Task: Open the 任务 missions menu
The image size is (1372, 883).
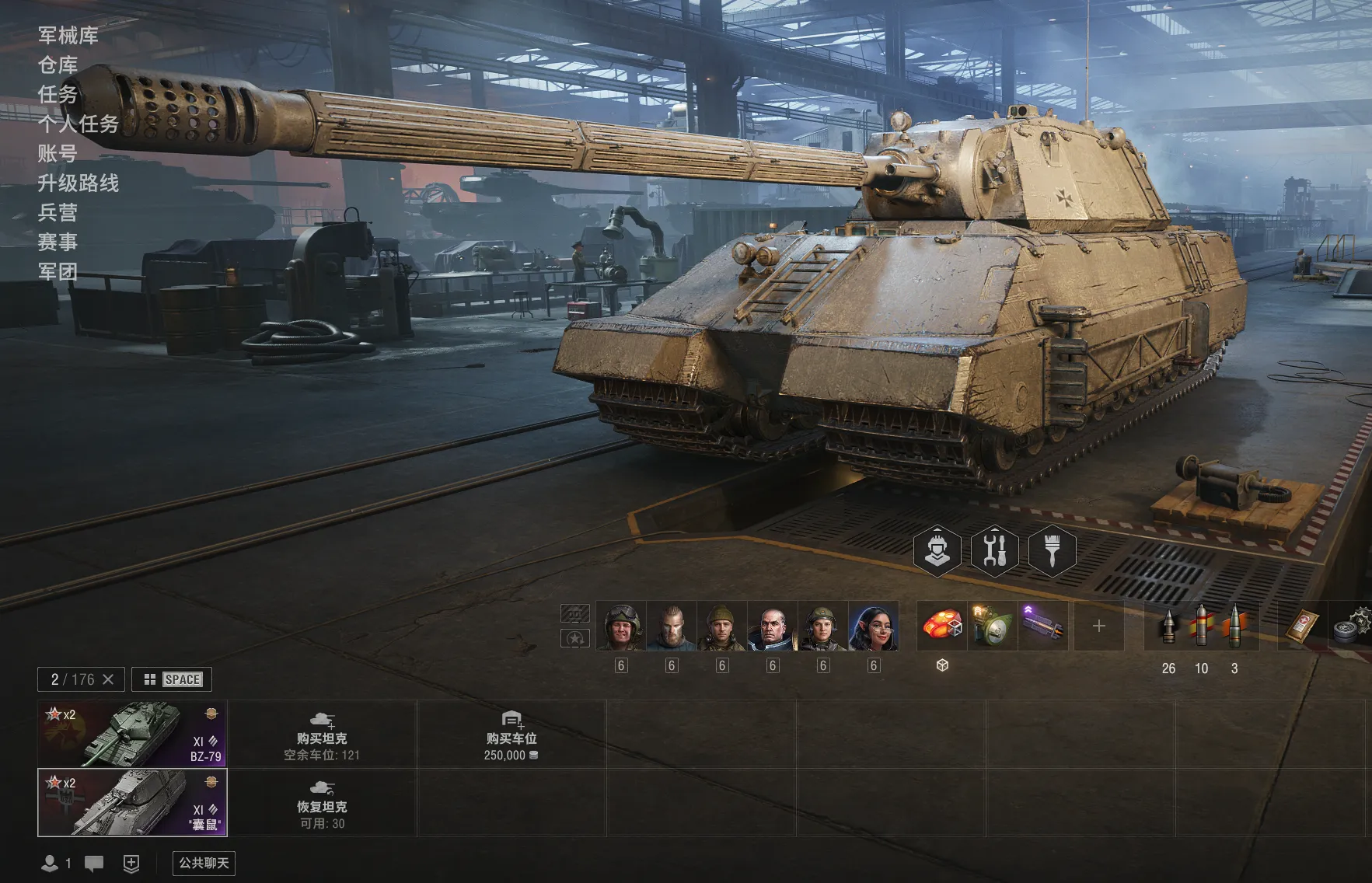Action: (x=58, y=95)
